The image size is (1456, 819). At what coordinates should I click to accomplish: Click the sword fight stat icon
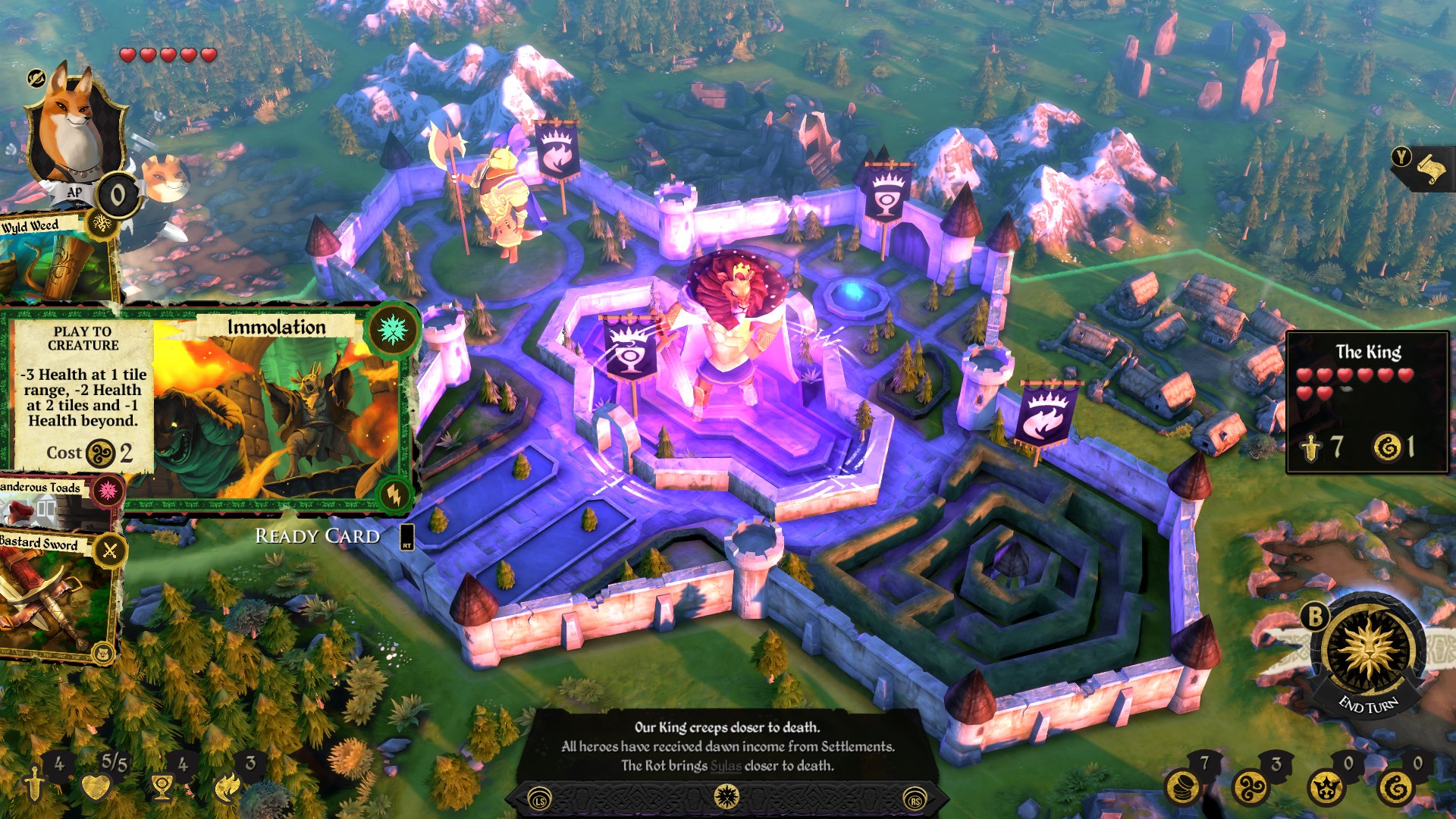[x=35, y=784]
